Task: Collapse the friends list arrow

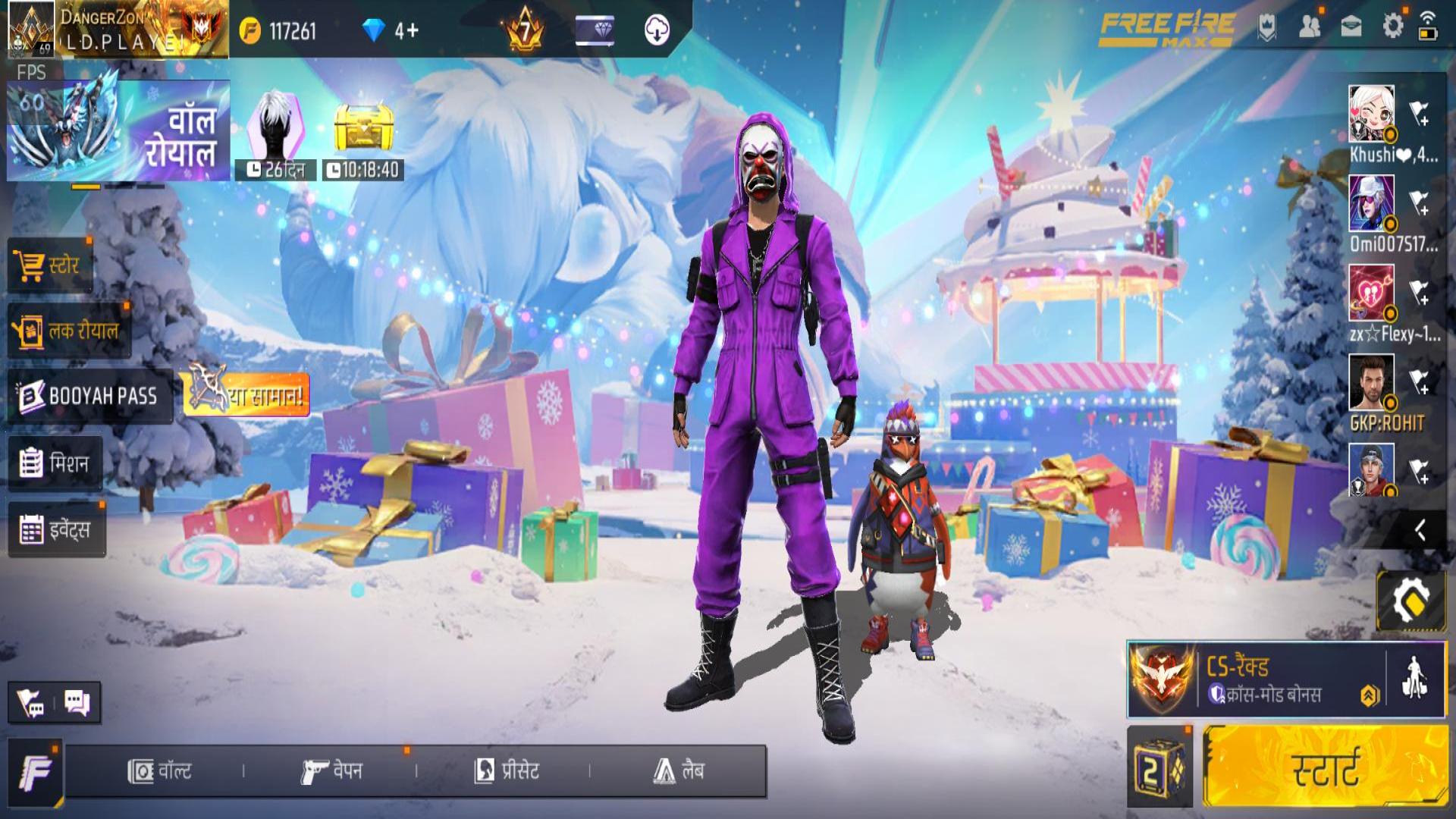Action: 1420,530
